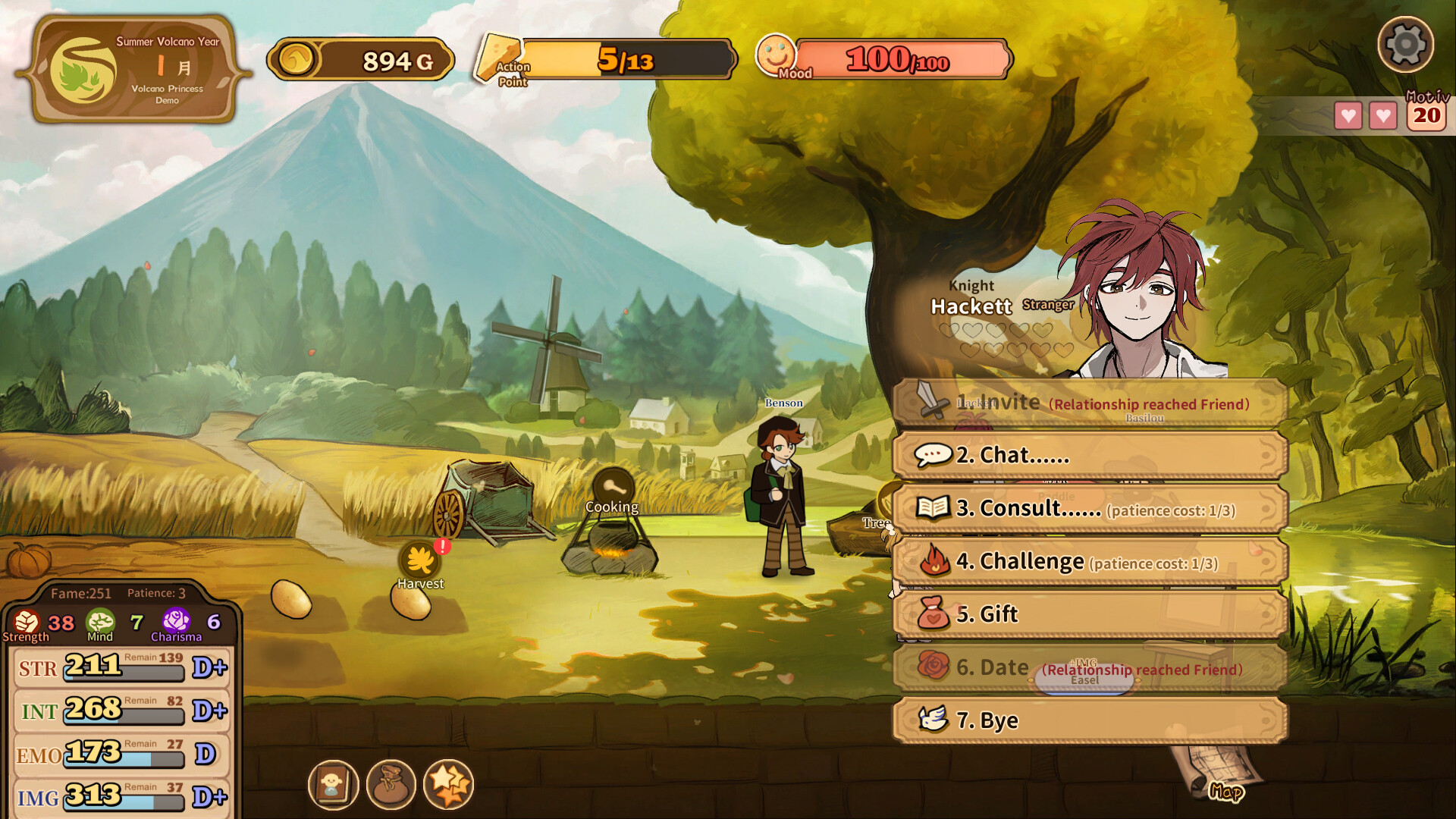Click the Mind brain icon
This screenshot has width=1456, height=819.
point(102,622)
